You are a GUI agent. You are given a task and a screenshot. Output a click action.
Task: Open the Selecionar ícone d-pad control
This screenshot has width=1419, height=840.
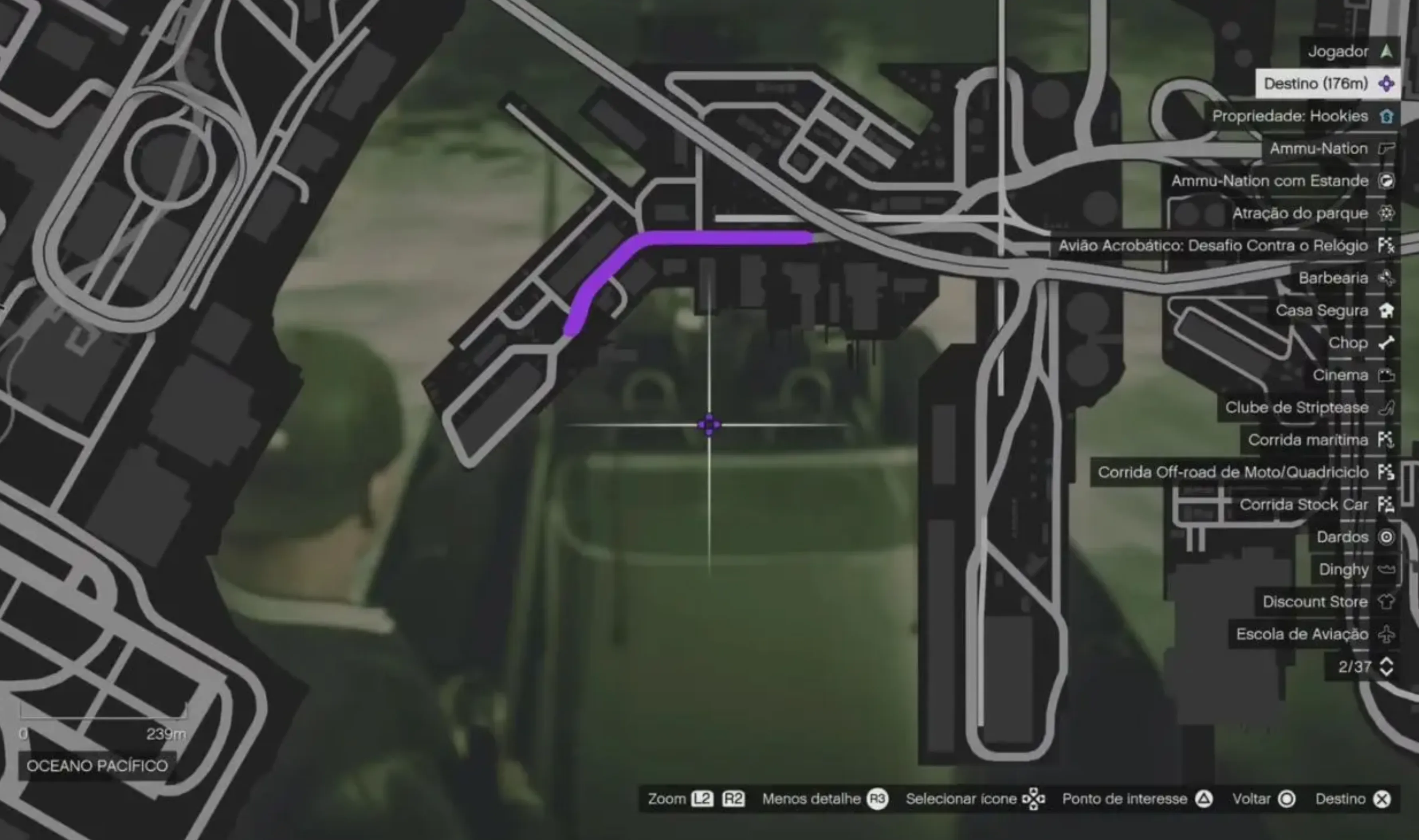(x=1034, y=799)
